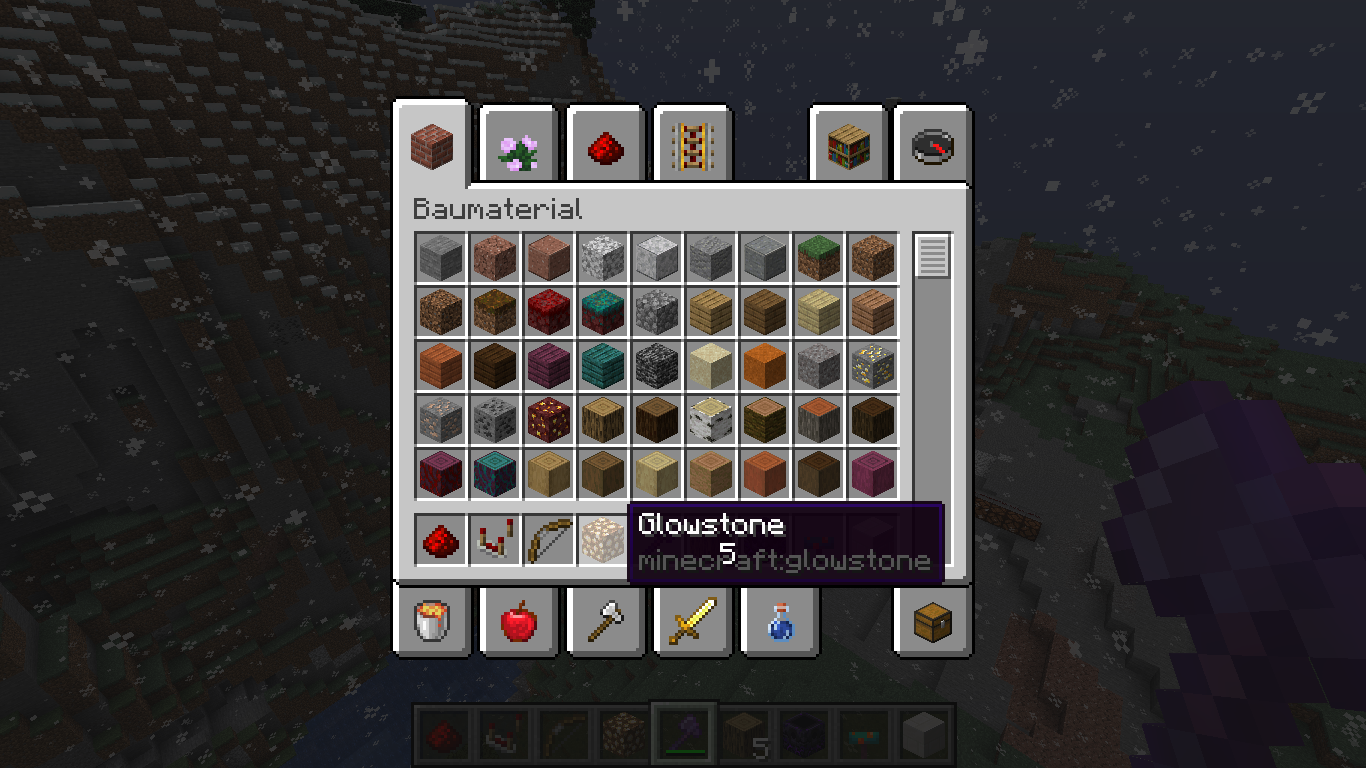The image size is (1366, 768).
Task: Open the compass search tab
Action: [933, 147]
